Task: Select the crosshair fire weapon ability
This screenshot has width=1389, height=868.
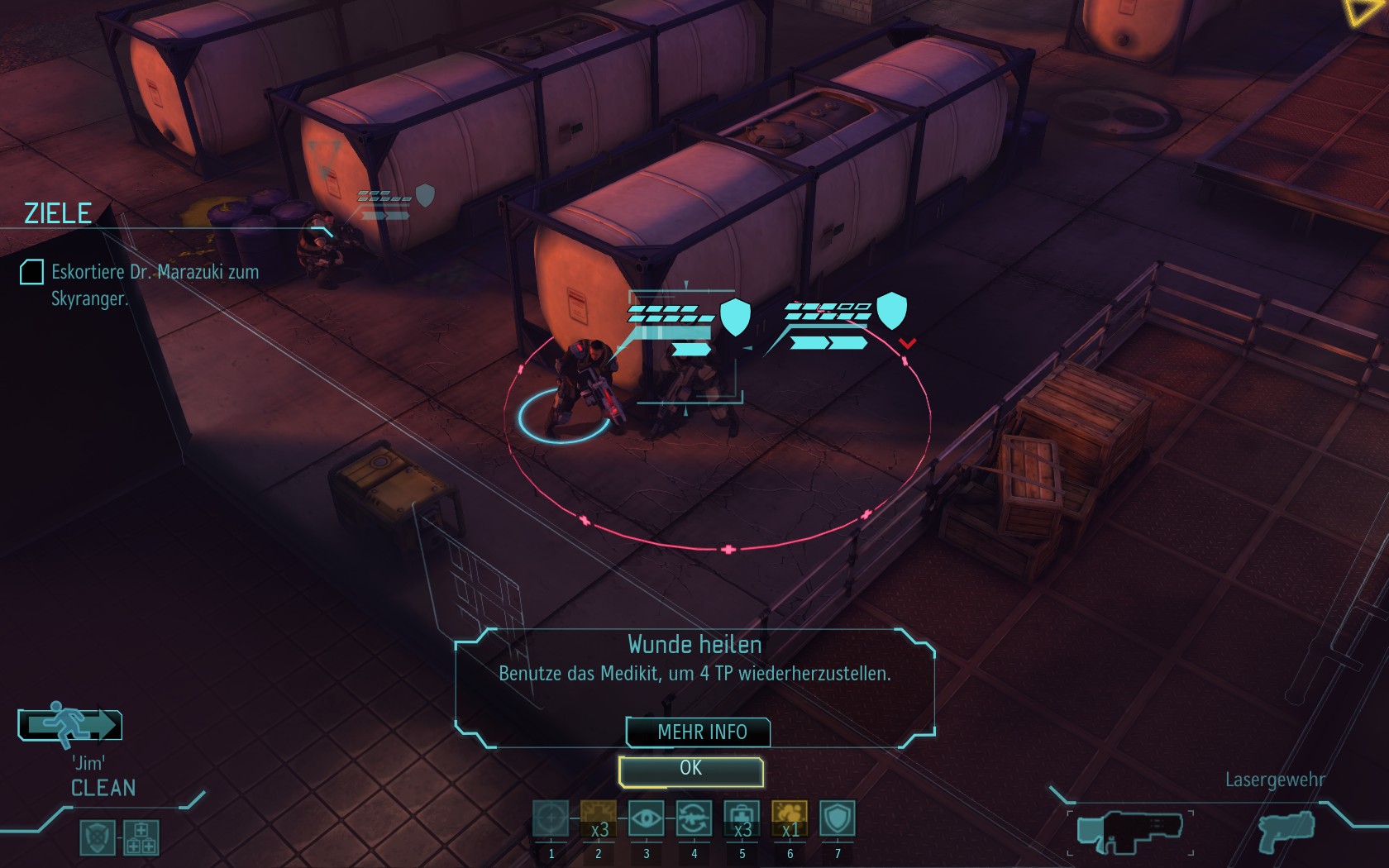Action: (x=551, y=819)
